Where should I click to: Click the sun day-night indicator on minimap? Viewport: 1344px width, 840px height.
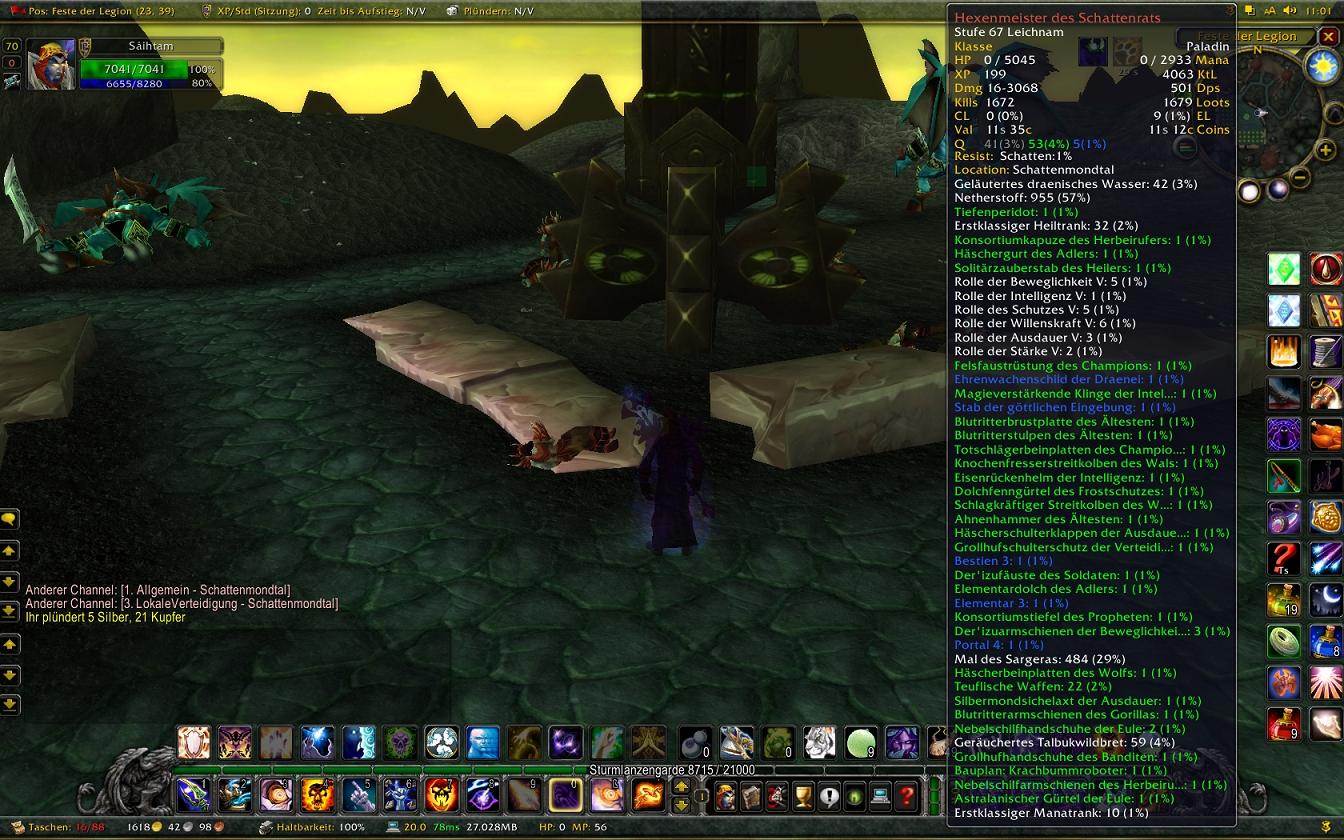pyautogui.click(x=1323, y=67)
